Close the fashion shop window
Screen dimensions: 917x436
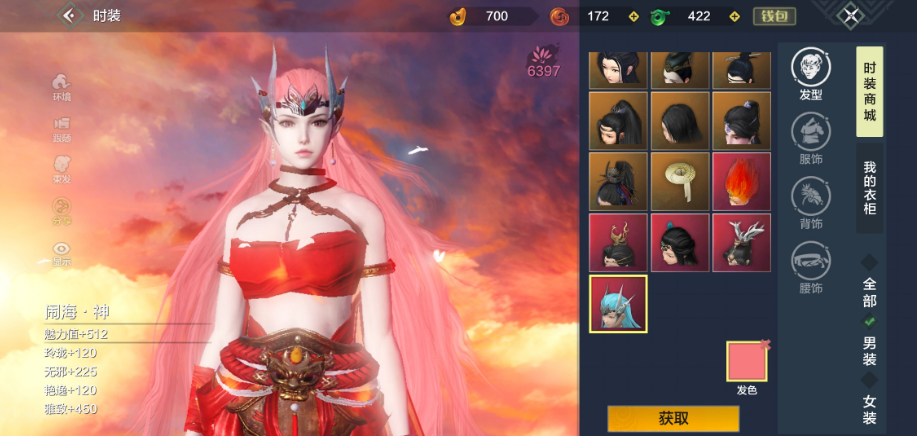849,15
